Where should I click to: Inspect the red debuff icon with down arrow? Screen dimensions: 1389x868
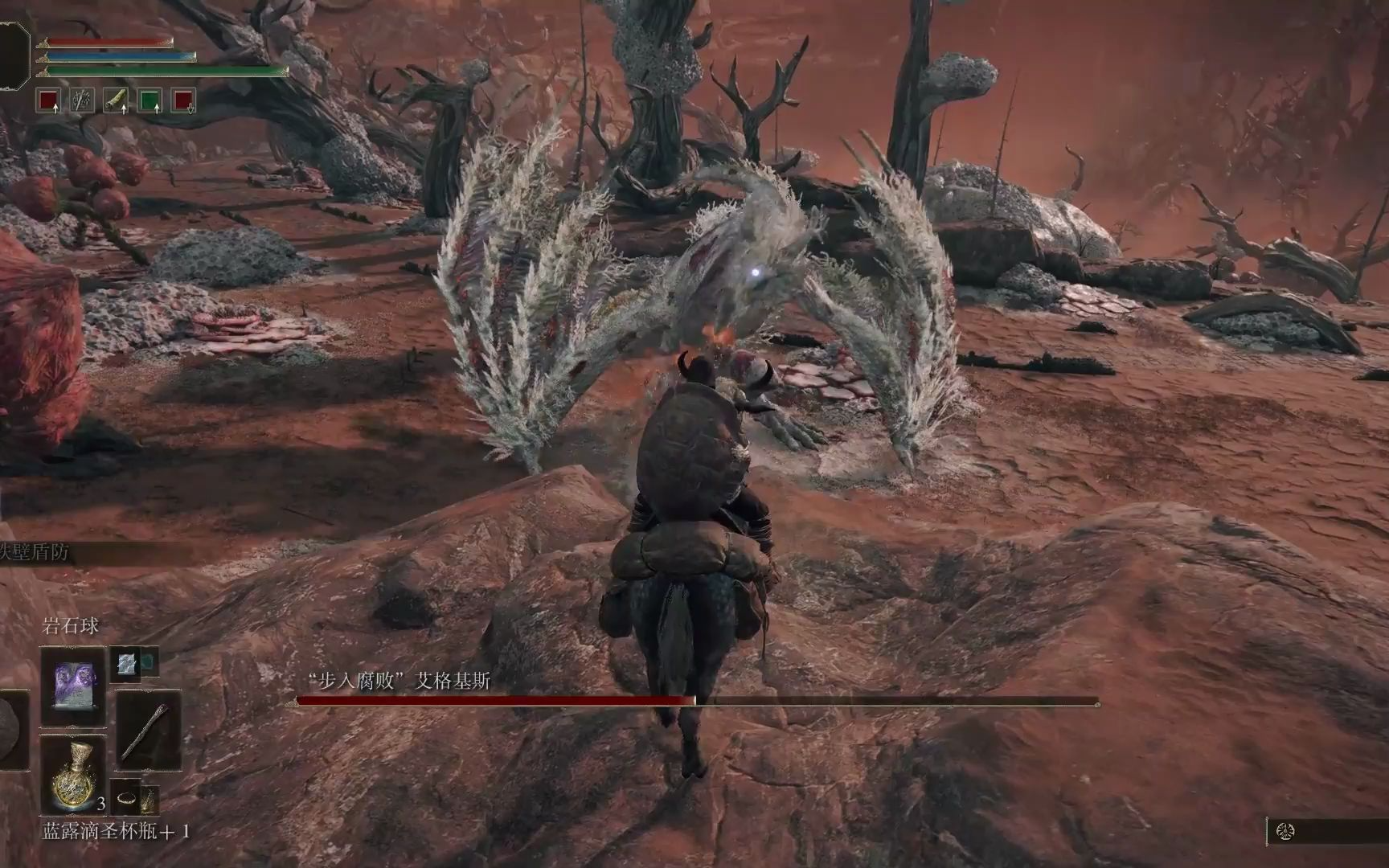click(x=184, y=100)
